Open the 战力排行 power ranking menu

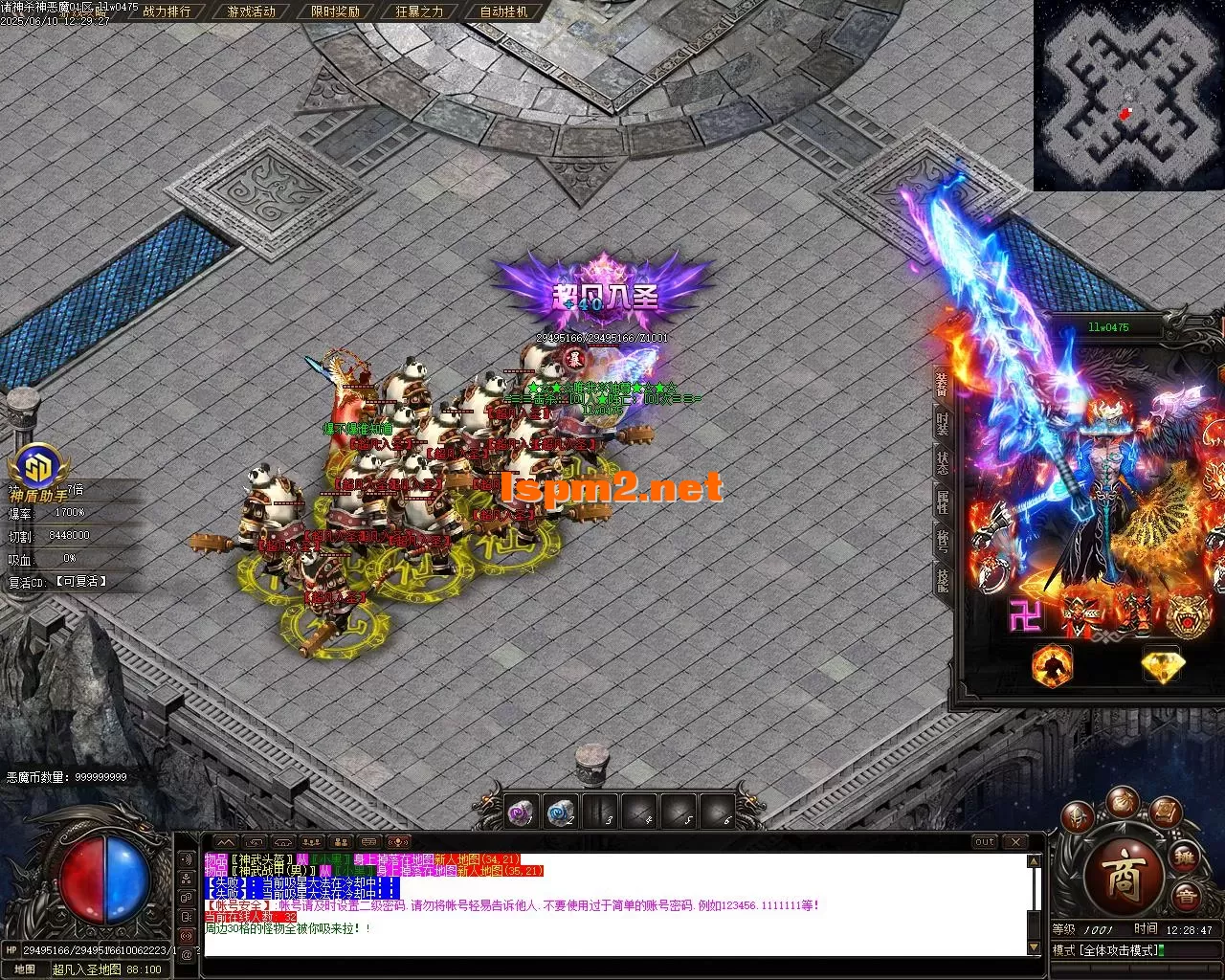(x=166, y=12)
